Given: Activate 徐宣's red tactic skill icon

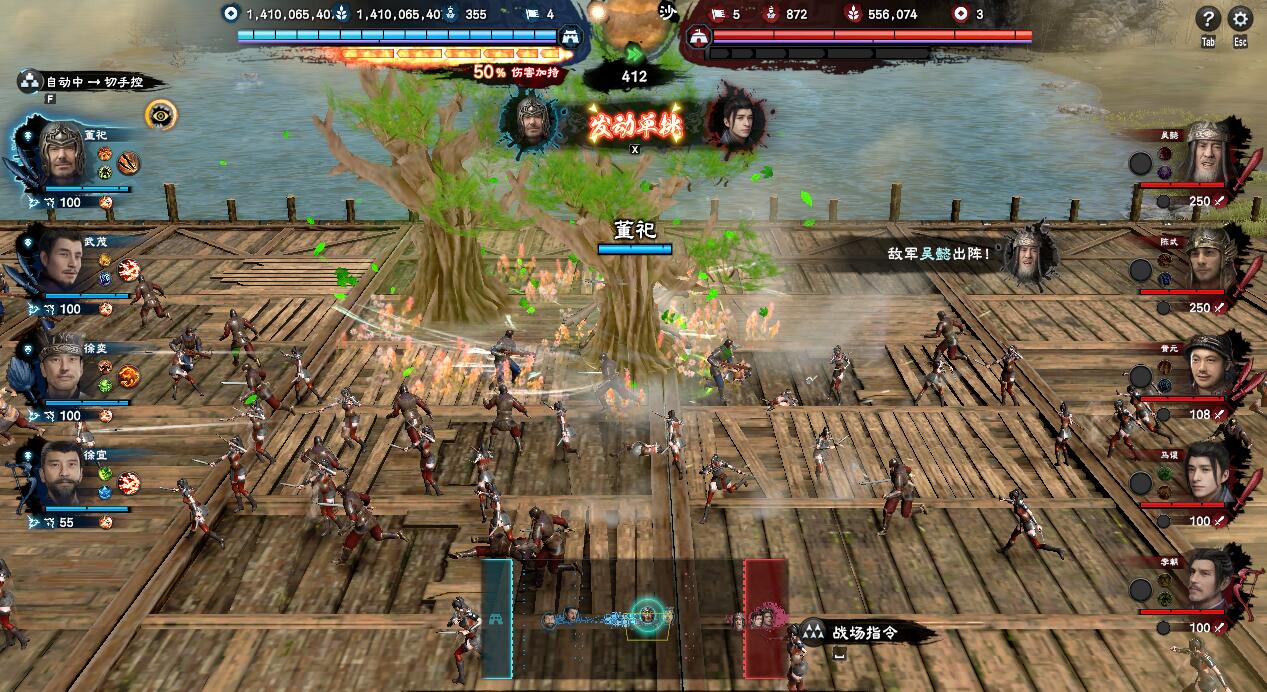Looking at the screenshot, I should 128,484.
